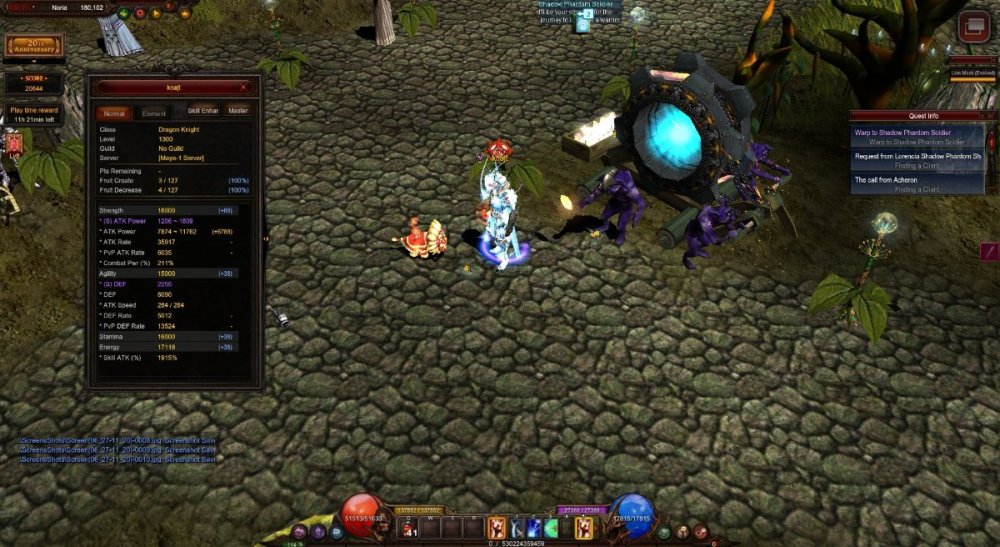Select the highlighted skill icon beside the mana orb

point(583,526)
